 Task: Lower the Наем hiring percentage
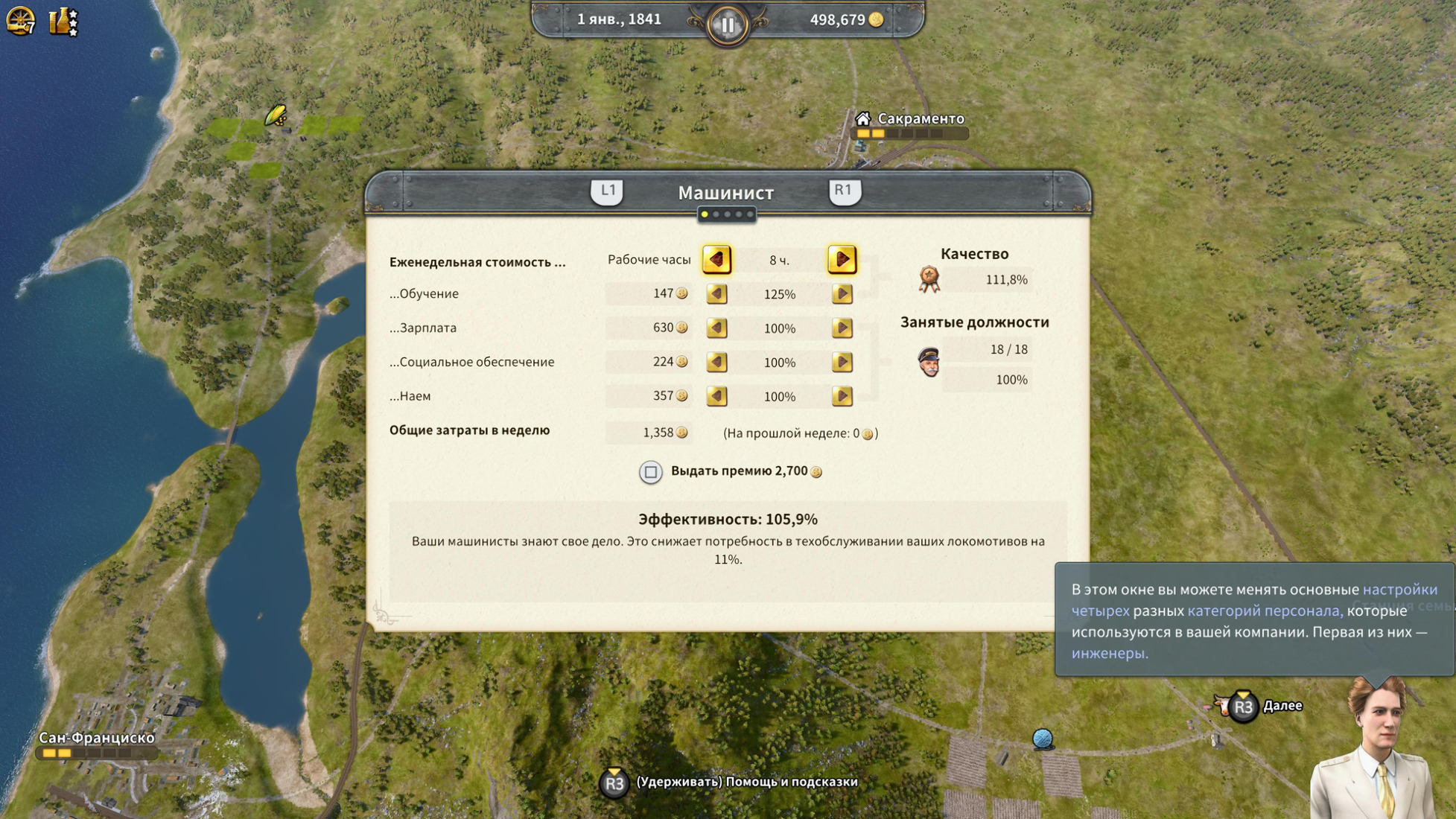click(x=716, y=396)
